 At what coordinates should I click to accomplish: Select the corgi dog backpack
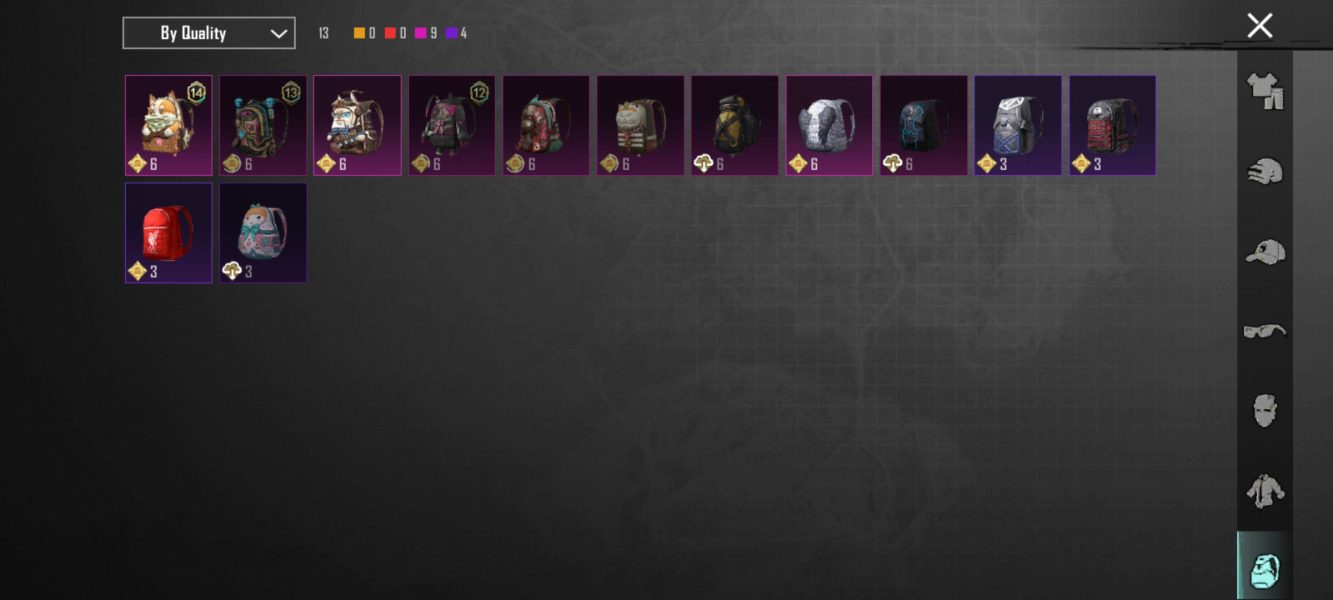[168, 125]
